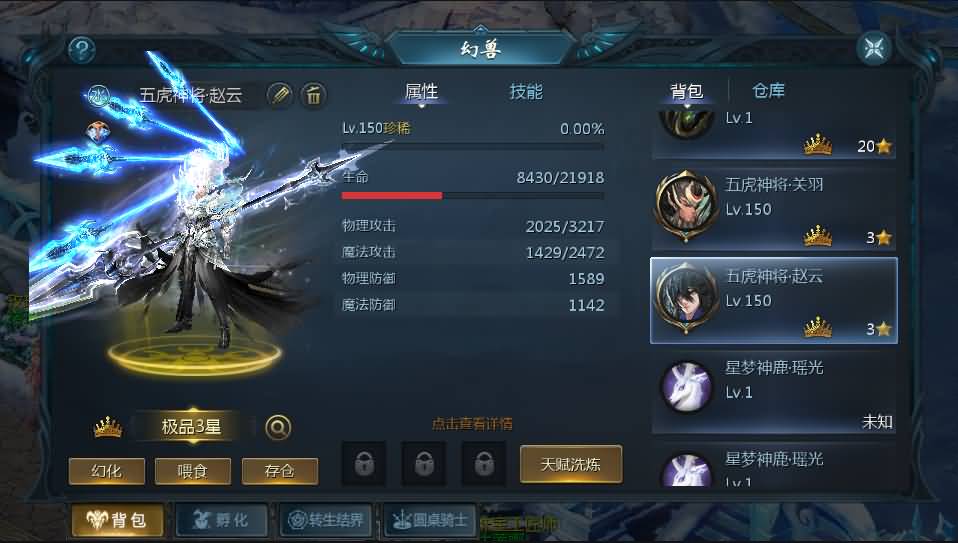Store the pet using 存仓
The width and height of the screenshot is (958, 543).
click(x=280, y=471)
